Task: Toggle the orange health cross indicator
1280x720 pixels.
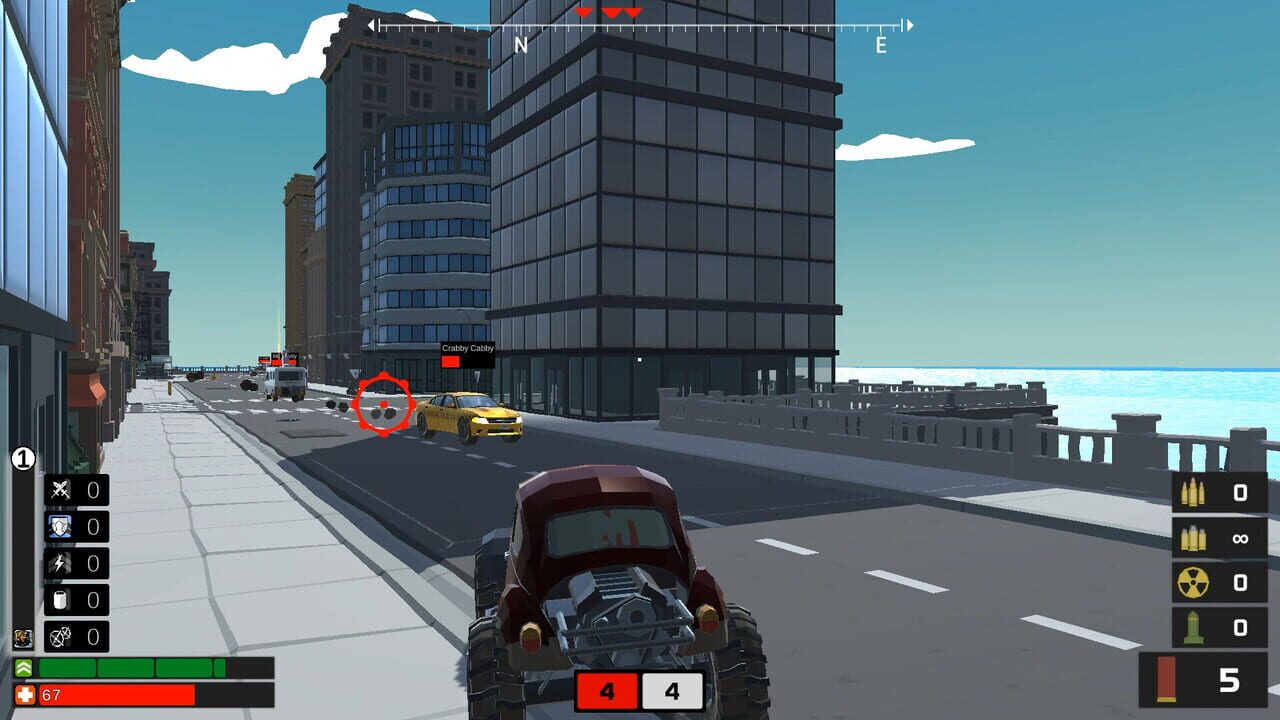Action: pyautogui.click(x=24, y=693)
